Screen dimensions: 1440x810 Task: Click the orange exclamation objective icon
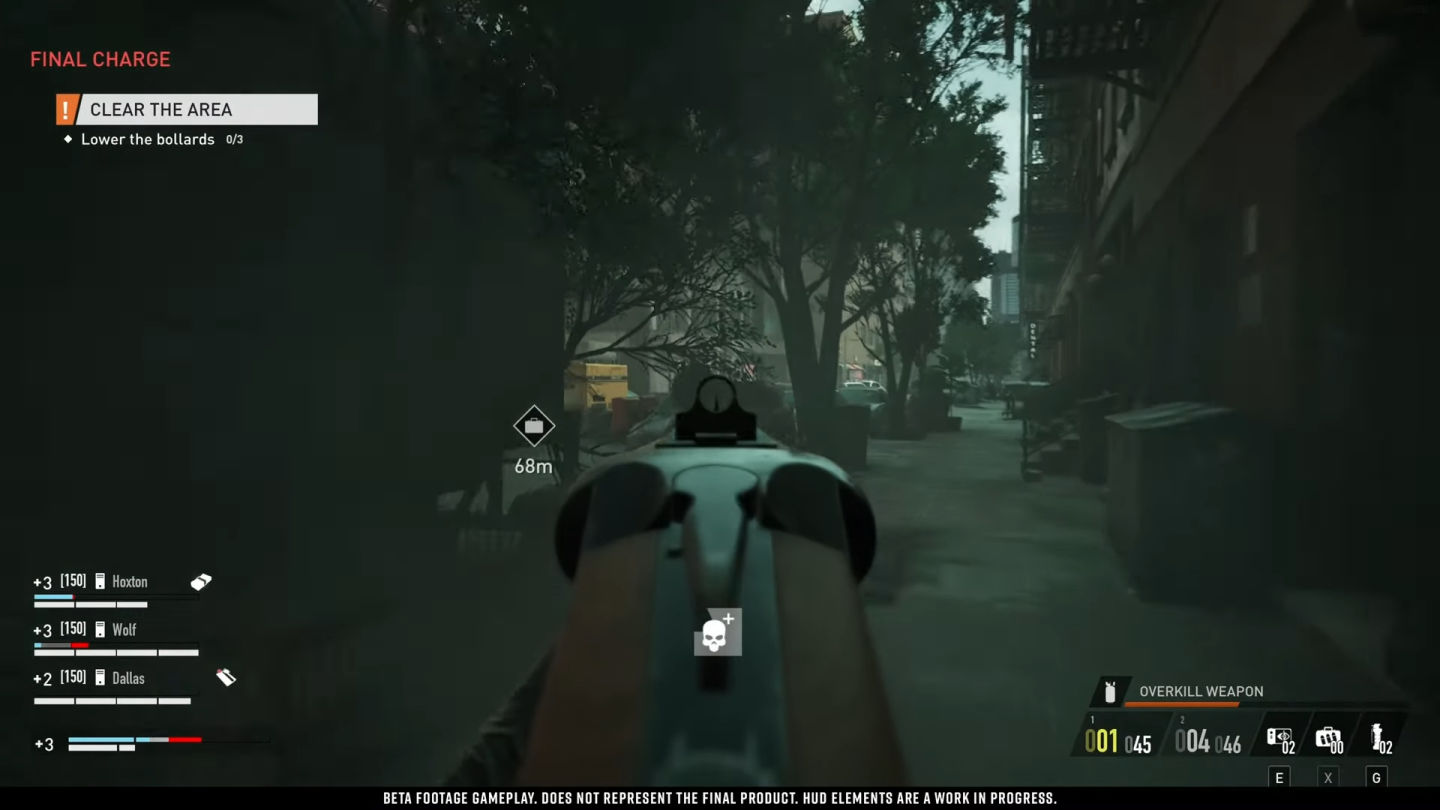(66, 109)
